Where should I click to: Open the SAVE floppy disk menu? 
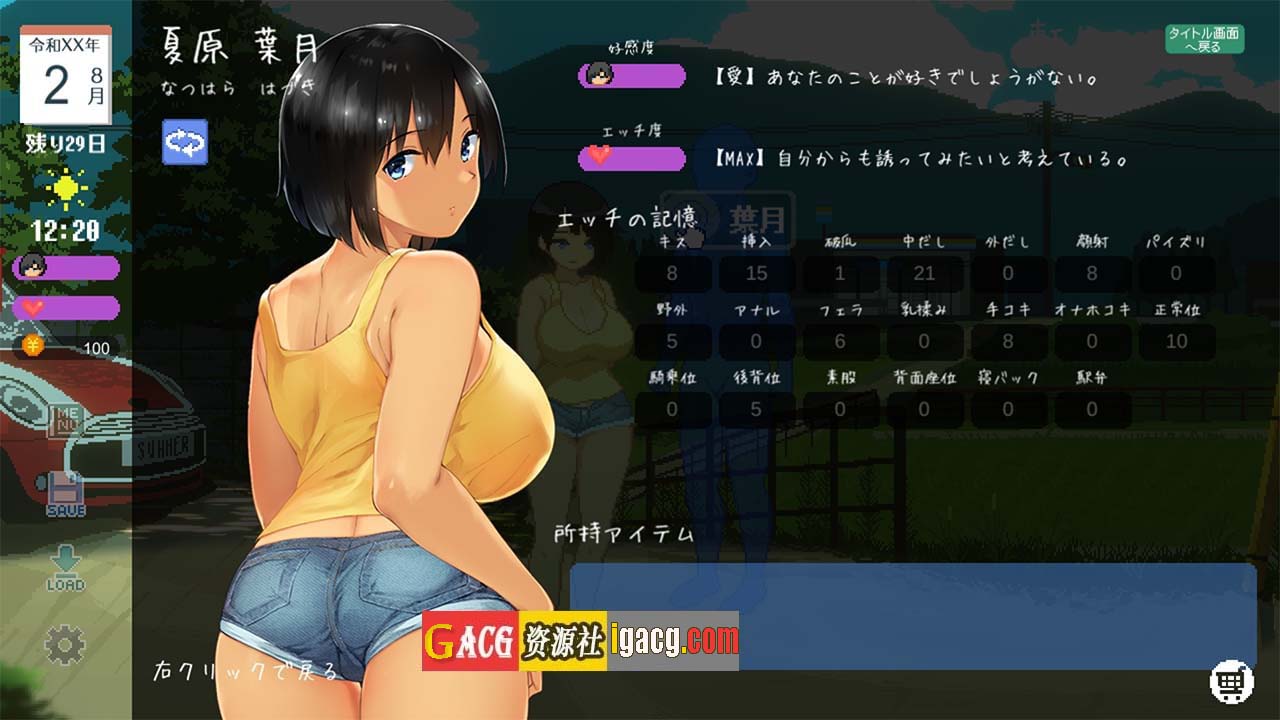tap(66, 494)
